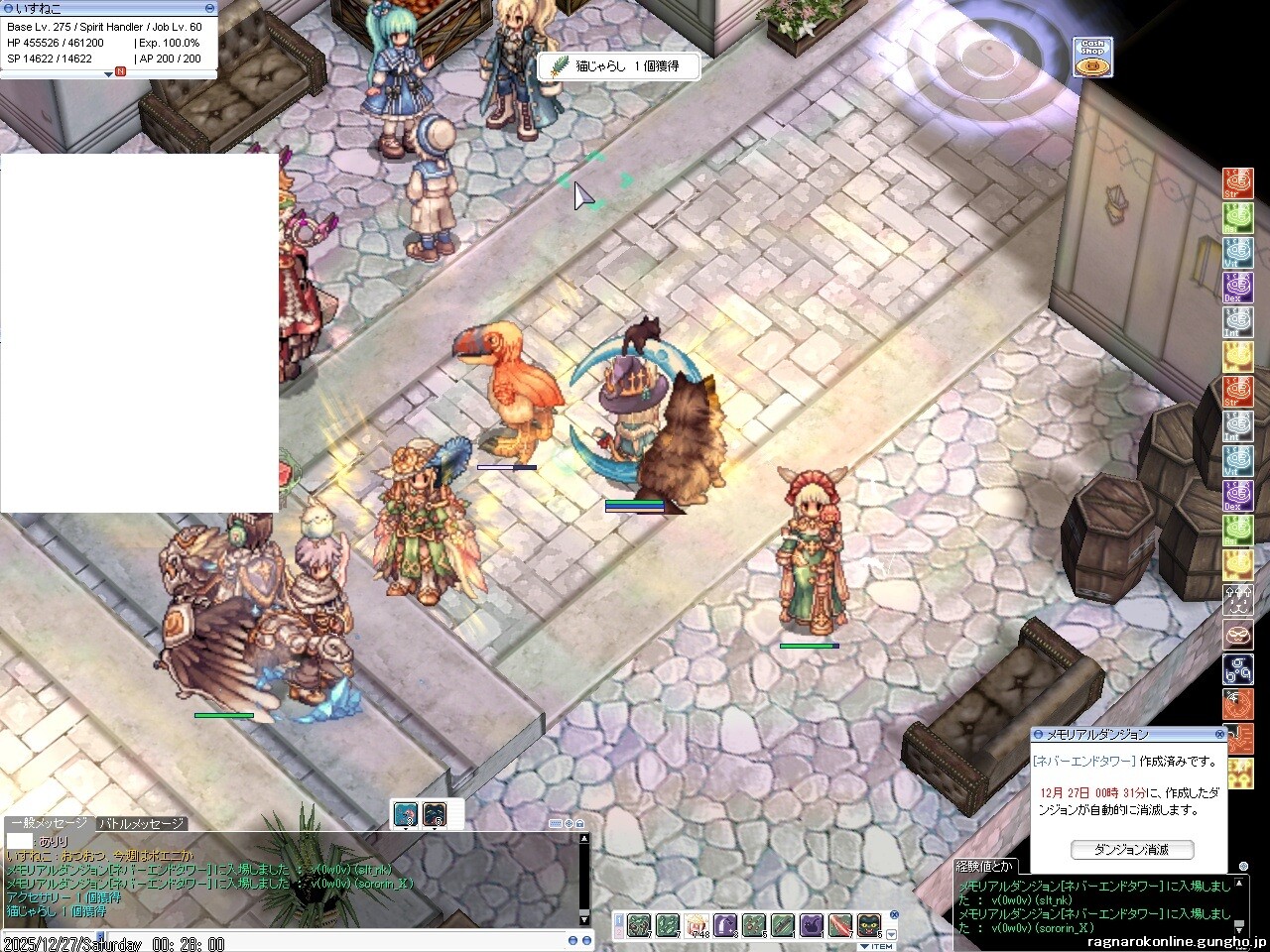
Task: Select the shrimp skill icon above chat
Action: 406,814
